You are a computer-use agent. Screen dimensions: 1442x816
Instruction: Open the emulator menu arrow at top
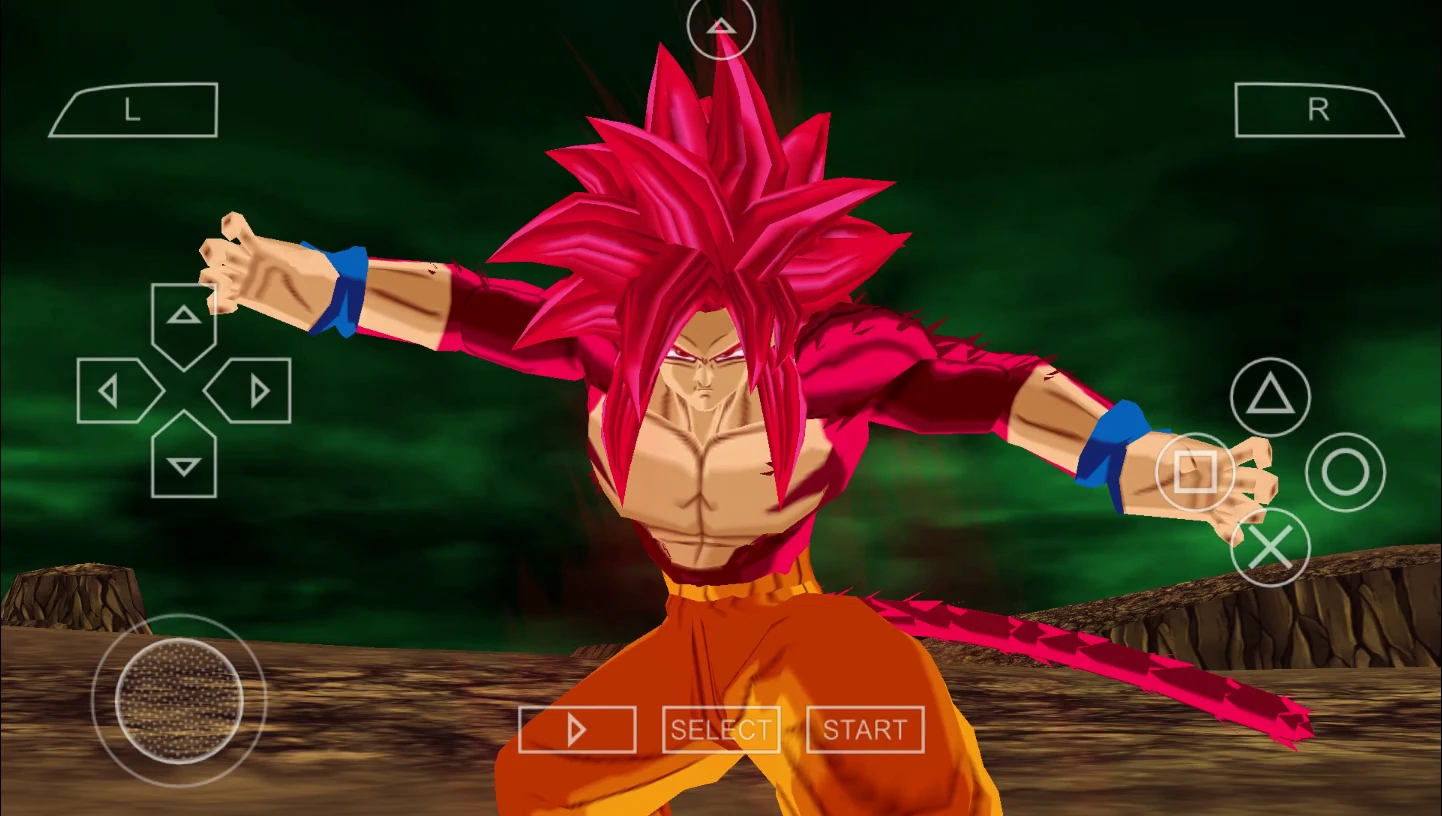point(721,27)
